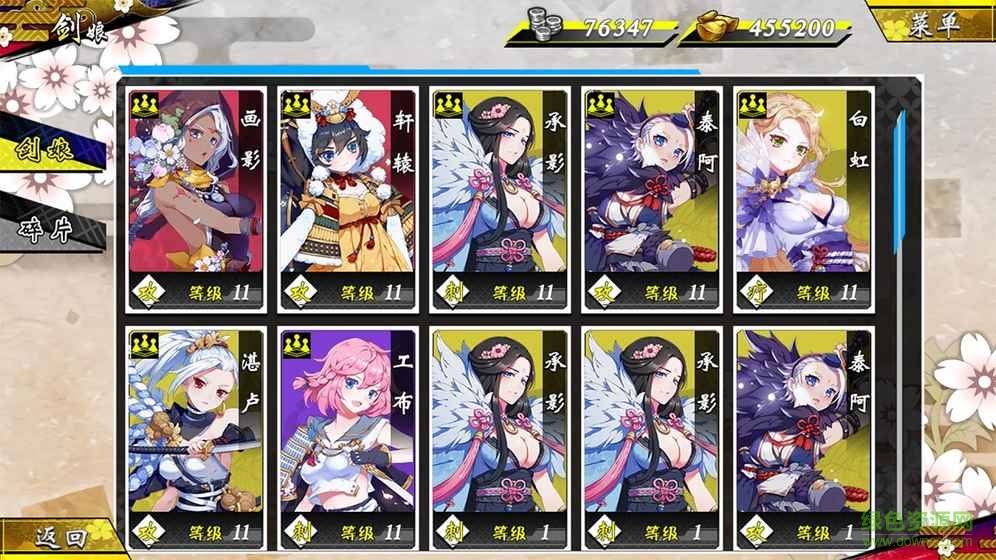Screen dimensions: 996x560
Task: Open the 白虹 character card
Action: [x=803, y=200]
